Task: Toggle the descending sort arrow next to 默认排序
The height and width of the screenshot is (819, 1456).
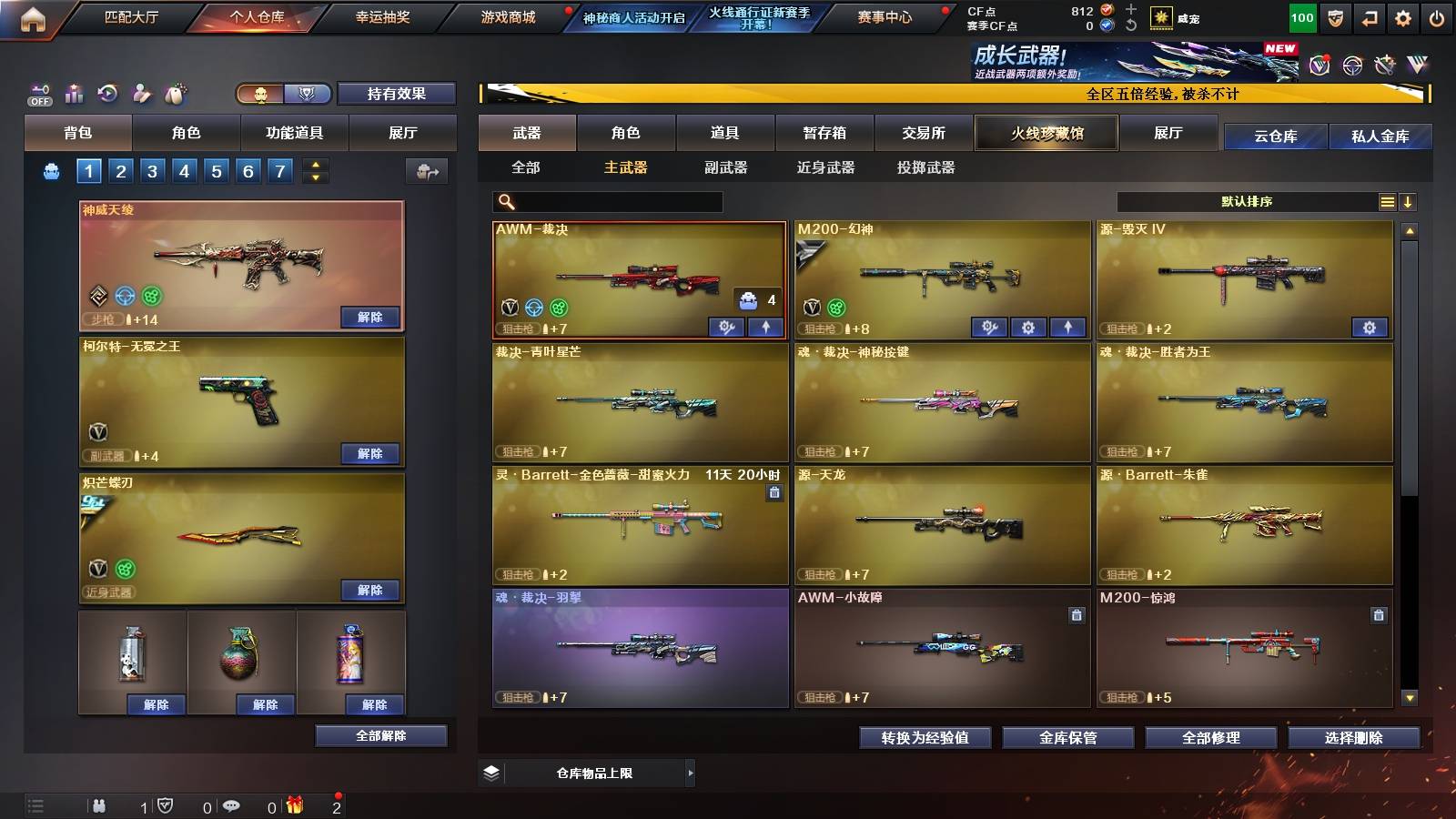Action: (x=1410, y=201)
